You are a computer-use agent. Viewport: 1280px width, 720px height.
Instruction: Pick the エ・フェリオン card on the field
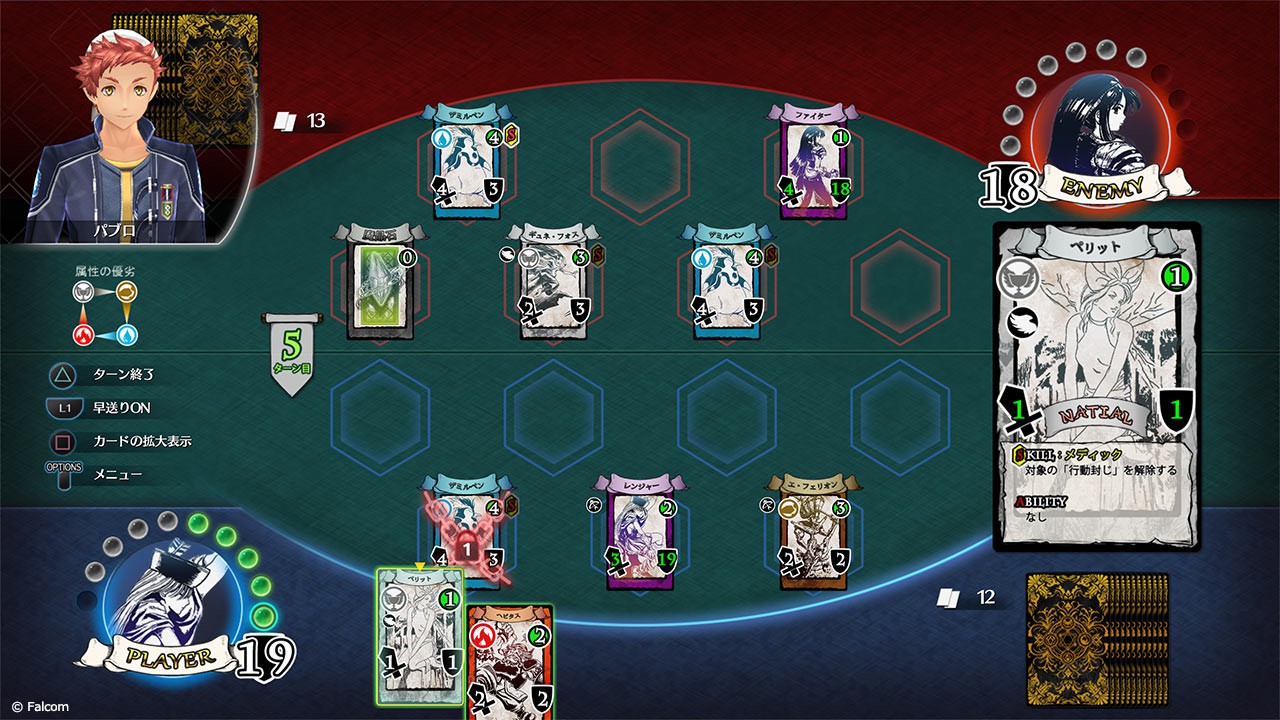813,532
